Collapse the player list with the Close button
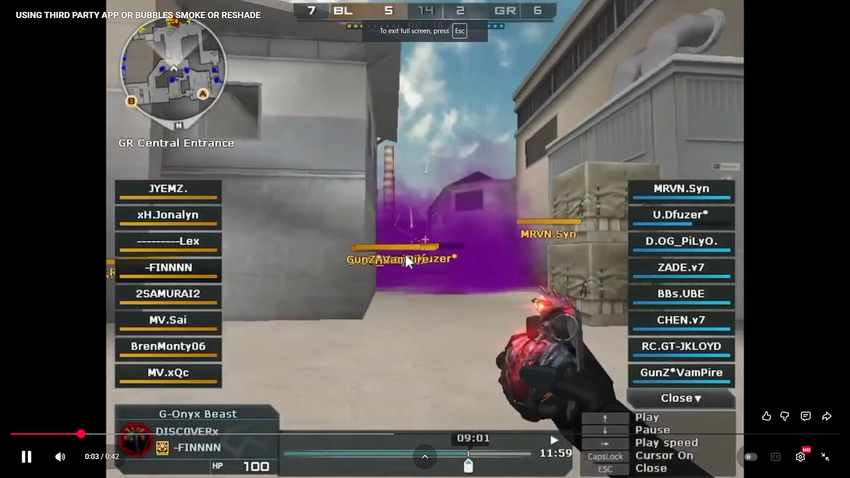Image resolution: width=850 pixels, height=478 pixels. [x=681, y=398]
